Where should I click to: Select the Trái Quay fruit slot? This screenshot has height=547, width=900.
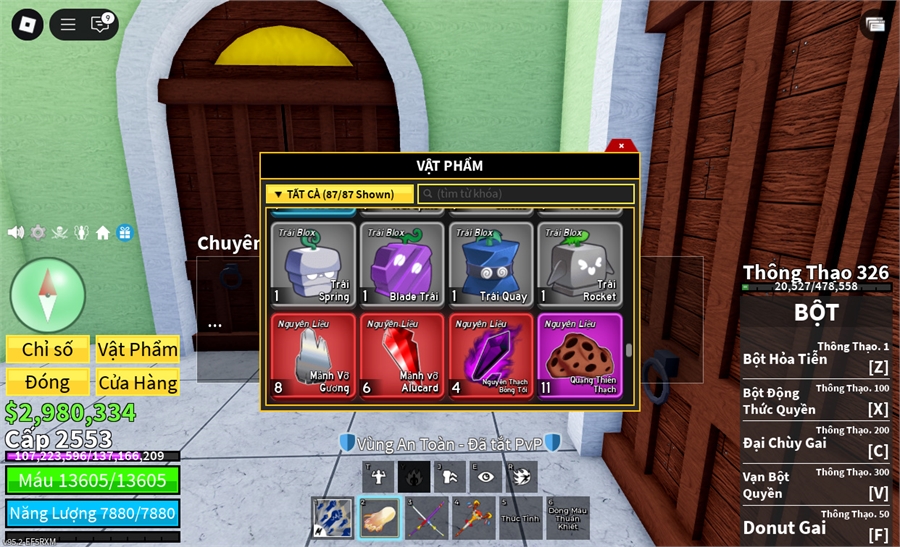coord(491,264)
